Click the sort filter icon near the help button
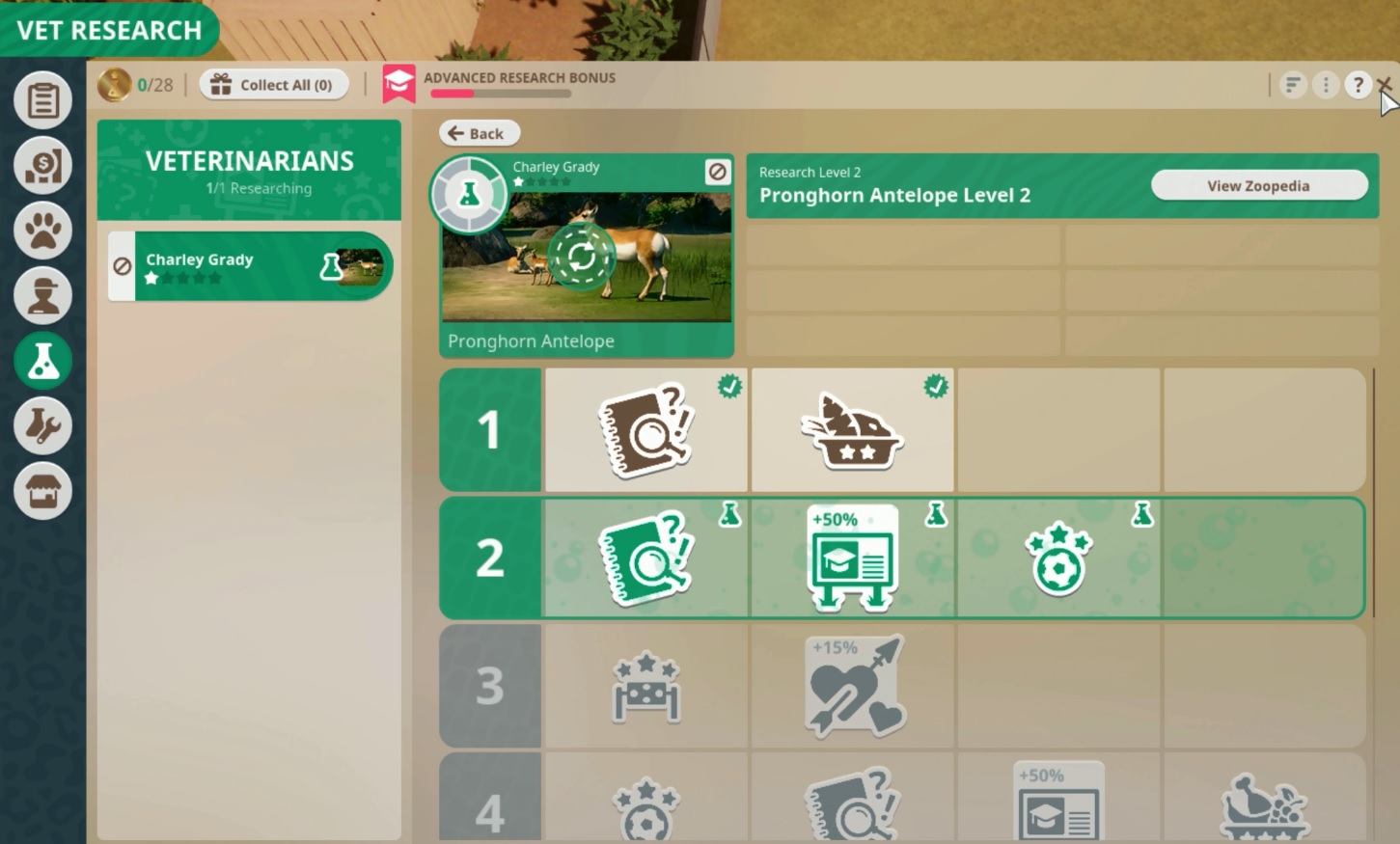The height and width of the screenshot is (844, 1400). tap(1291, 85)
